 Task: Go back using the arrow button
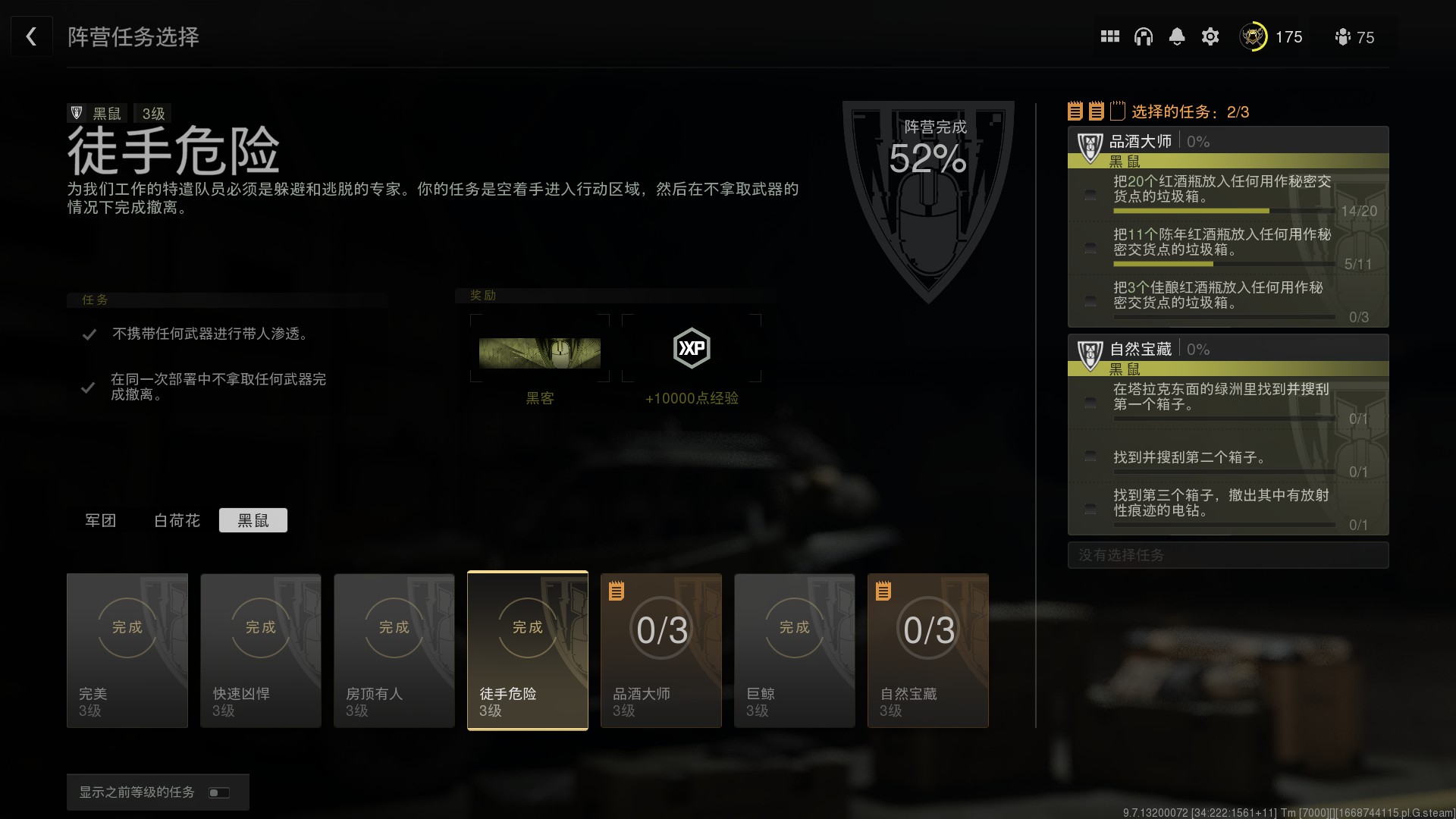(31, 36)
